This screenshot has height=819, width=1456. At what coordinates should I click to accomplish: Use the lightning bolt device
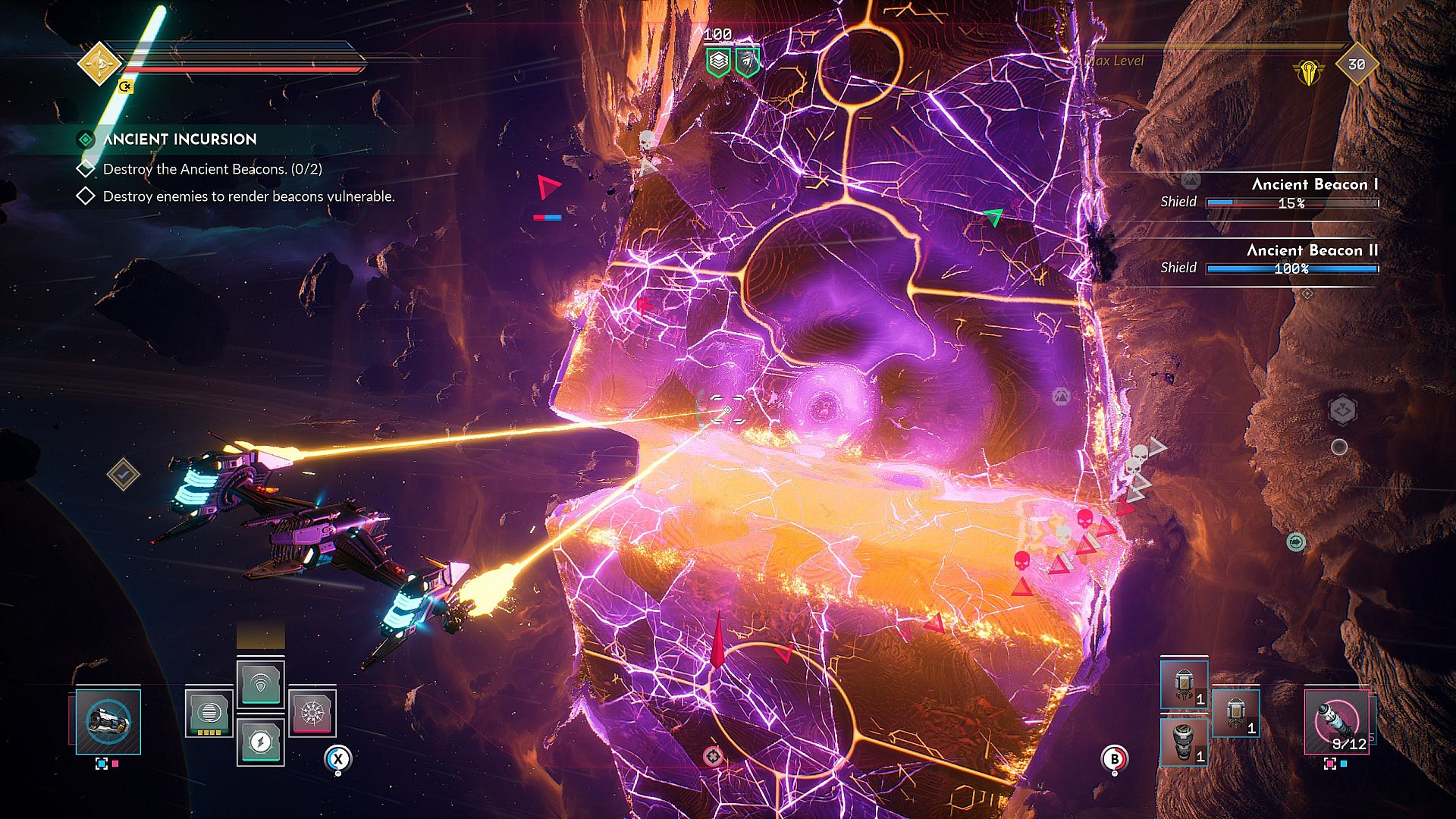tap(260, 741)
